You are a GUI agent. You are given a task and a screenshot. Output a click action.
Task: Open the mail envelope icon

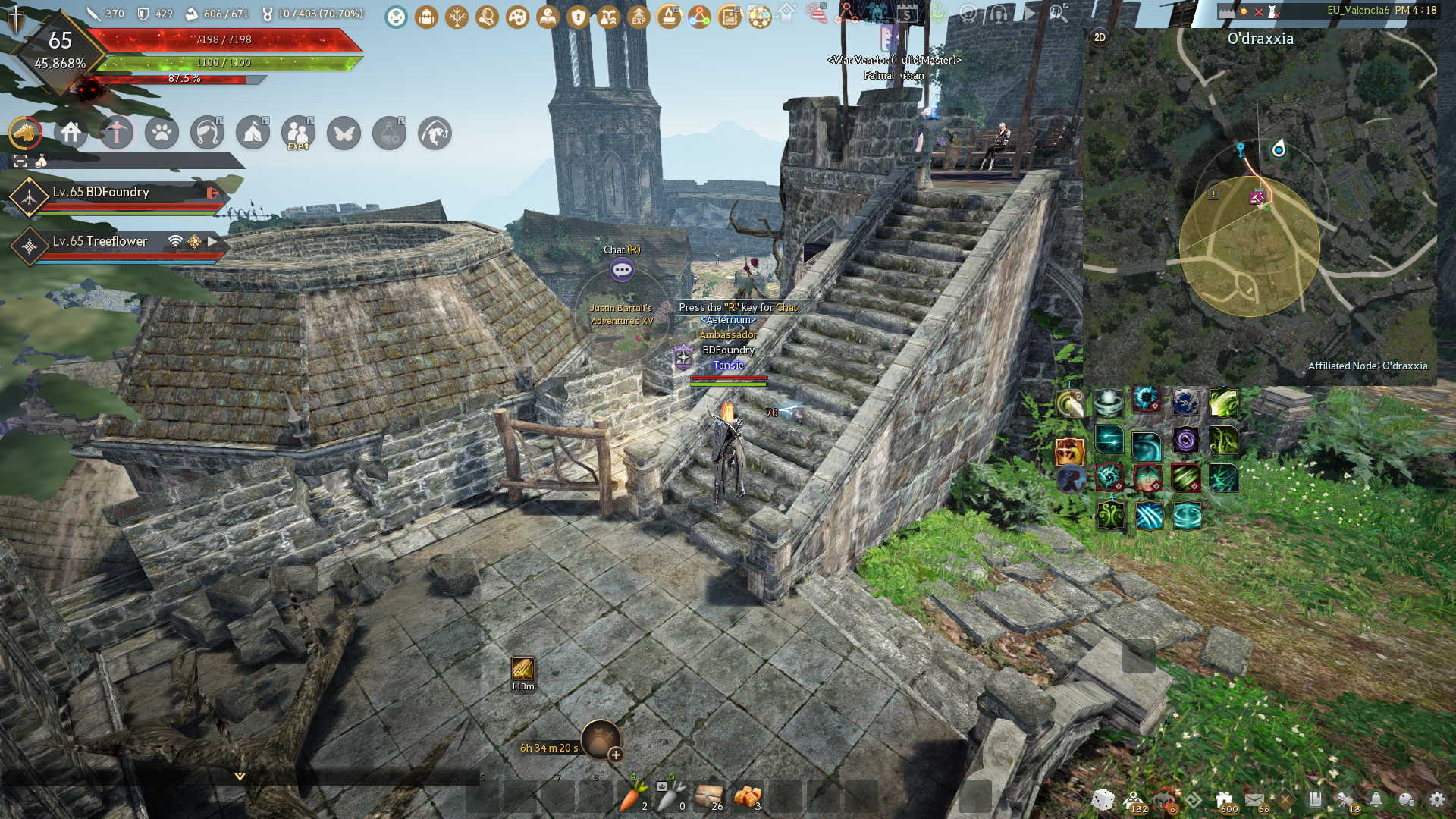[x=1254, y=799]
